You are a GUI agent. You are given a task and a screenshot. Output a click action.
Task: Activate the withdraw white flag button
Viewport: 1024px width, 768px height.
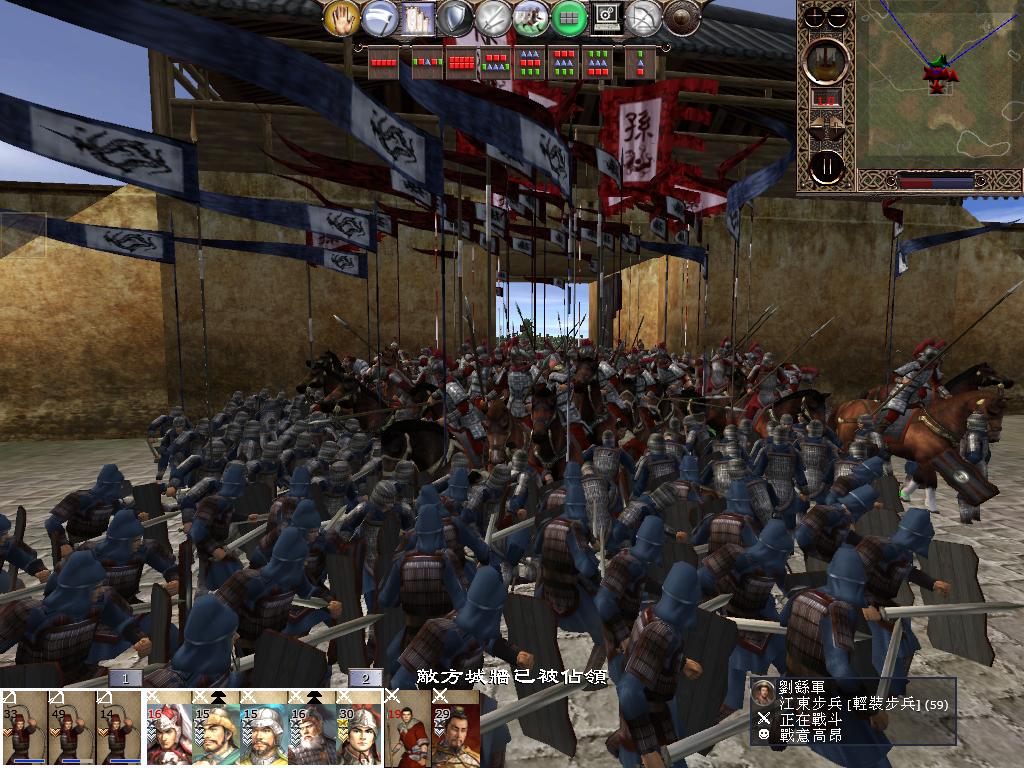[379, 17]
